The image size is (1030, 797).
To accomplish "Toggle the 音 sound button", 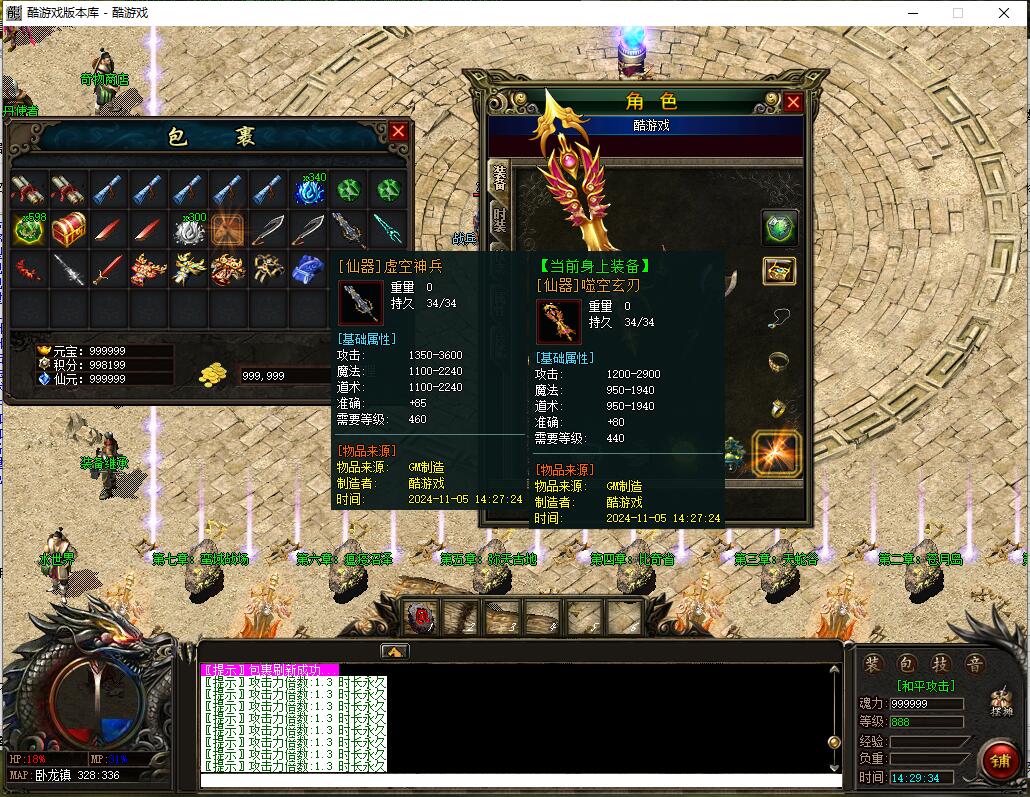I will point(973,664).
